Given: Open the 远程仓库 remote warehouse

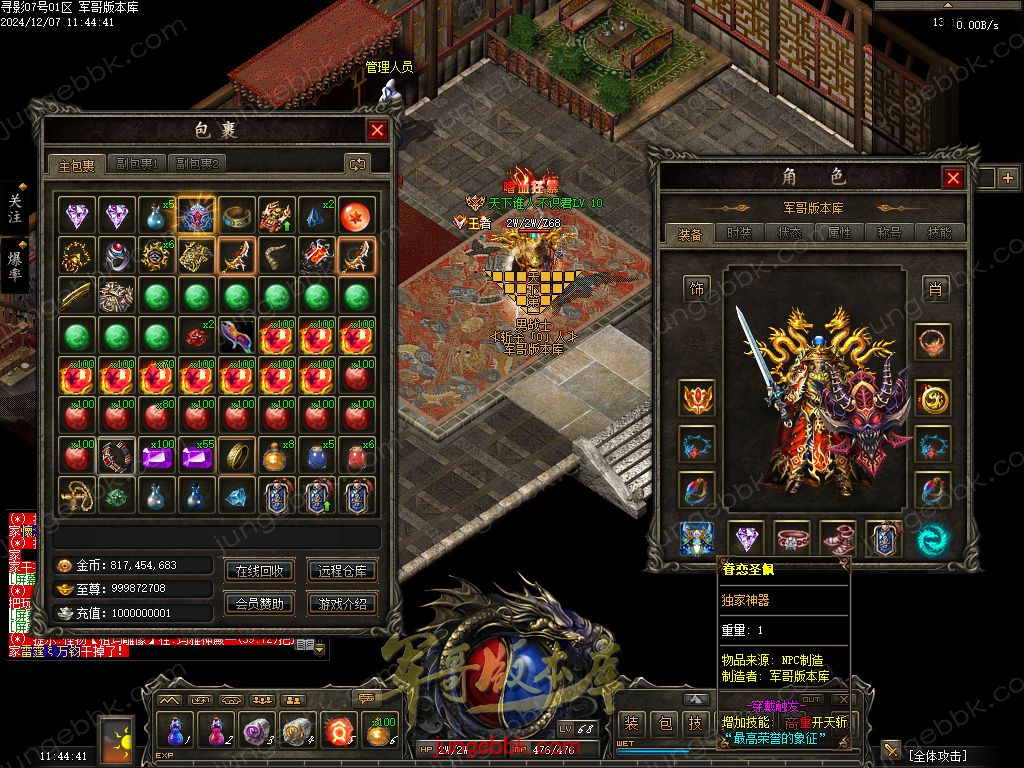Looking at the screenshot, I should pyautogui.click(x=342, y=571).
